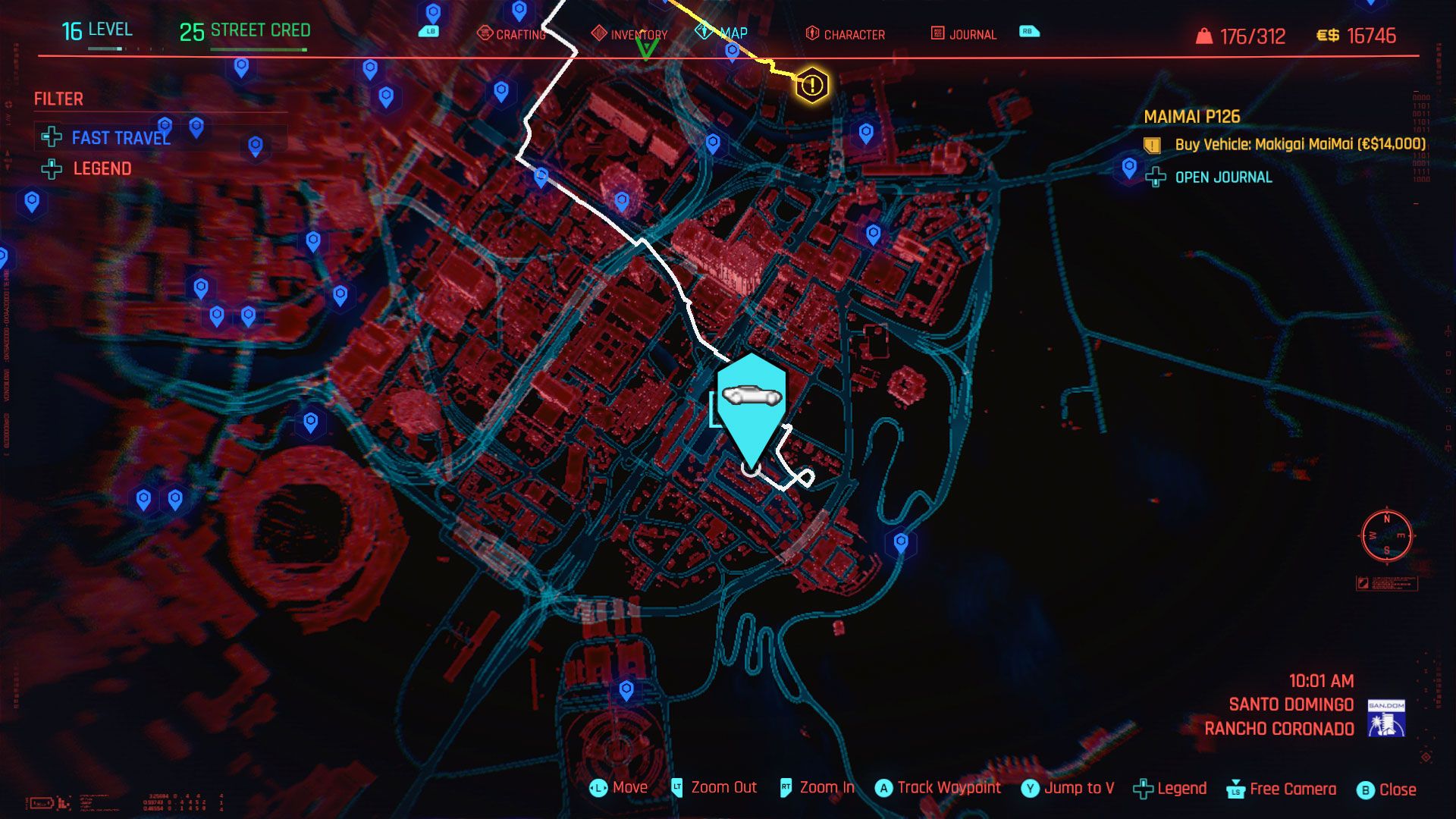
Task: Open Journal for MaiMai P126 job
Action: [x=1210, y=177]
